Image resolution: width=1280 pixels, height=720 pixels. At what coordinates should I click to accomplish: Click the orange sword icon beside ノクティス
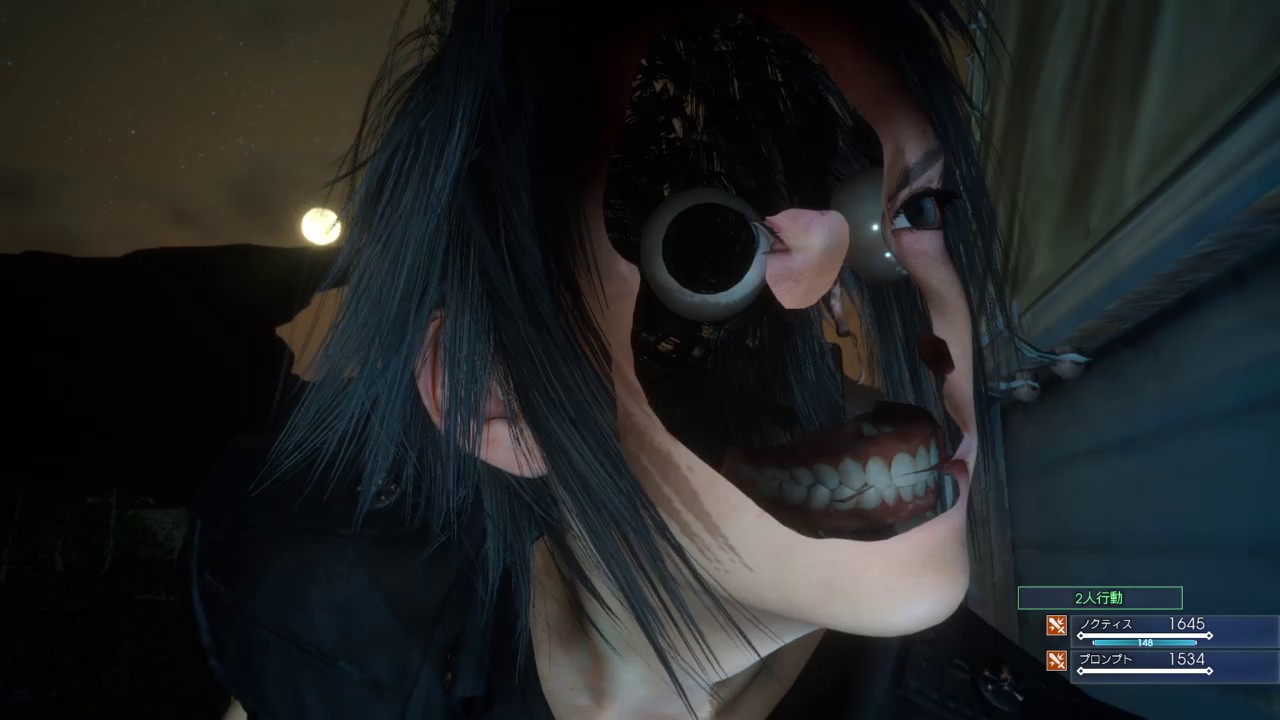(1056, 626)
